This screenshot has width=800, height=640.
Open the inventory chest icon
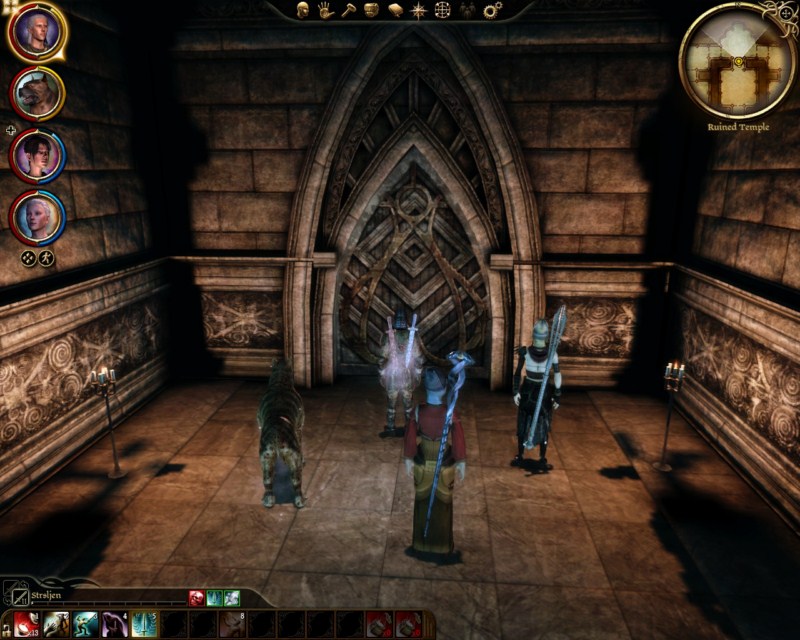click(x=371, y=10)
